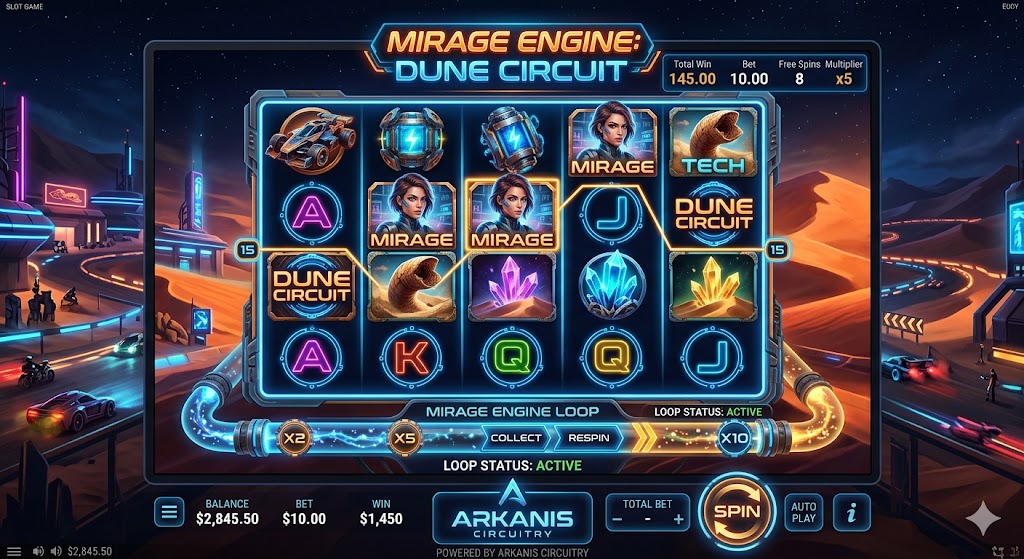Viewport: 1024px width, 559px height.
Task: Decrease total bet with the minus button
Action: click(x=617, y=519)
